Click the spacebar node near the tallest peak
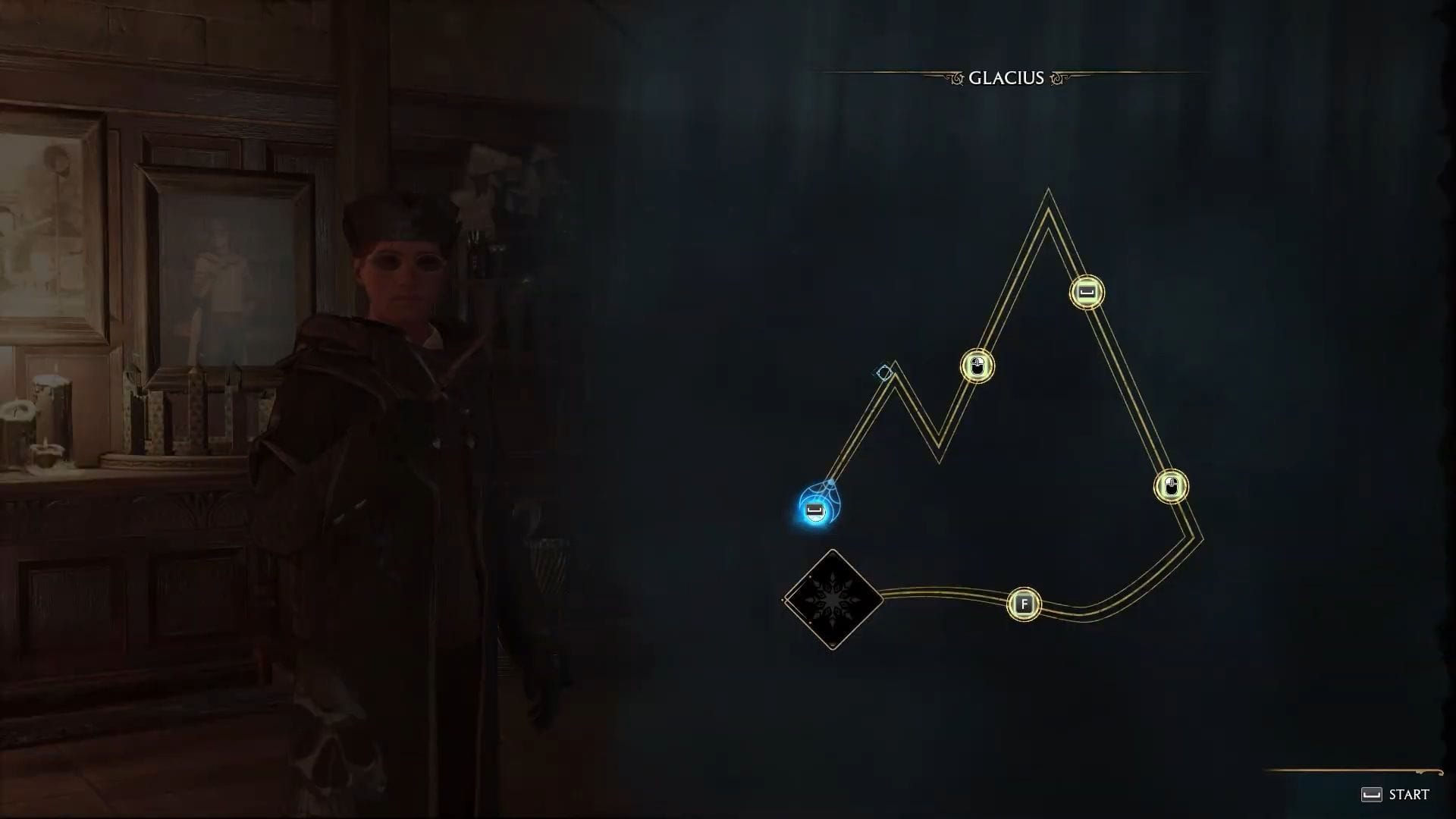Image resolution: width=1456 pixels, height=819 pixels. [1086, 290]
